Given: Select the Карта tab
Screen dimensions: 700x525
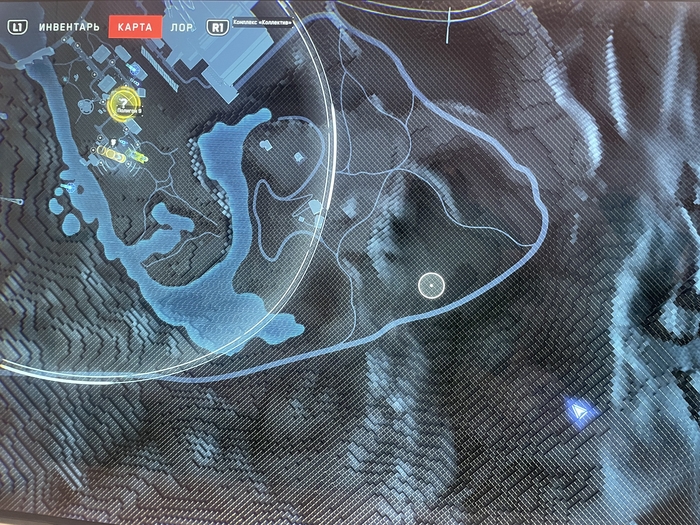Looking at the screenshot, I should coord(134,27).
